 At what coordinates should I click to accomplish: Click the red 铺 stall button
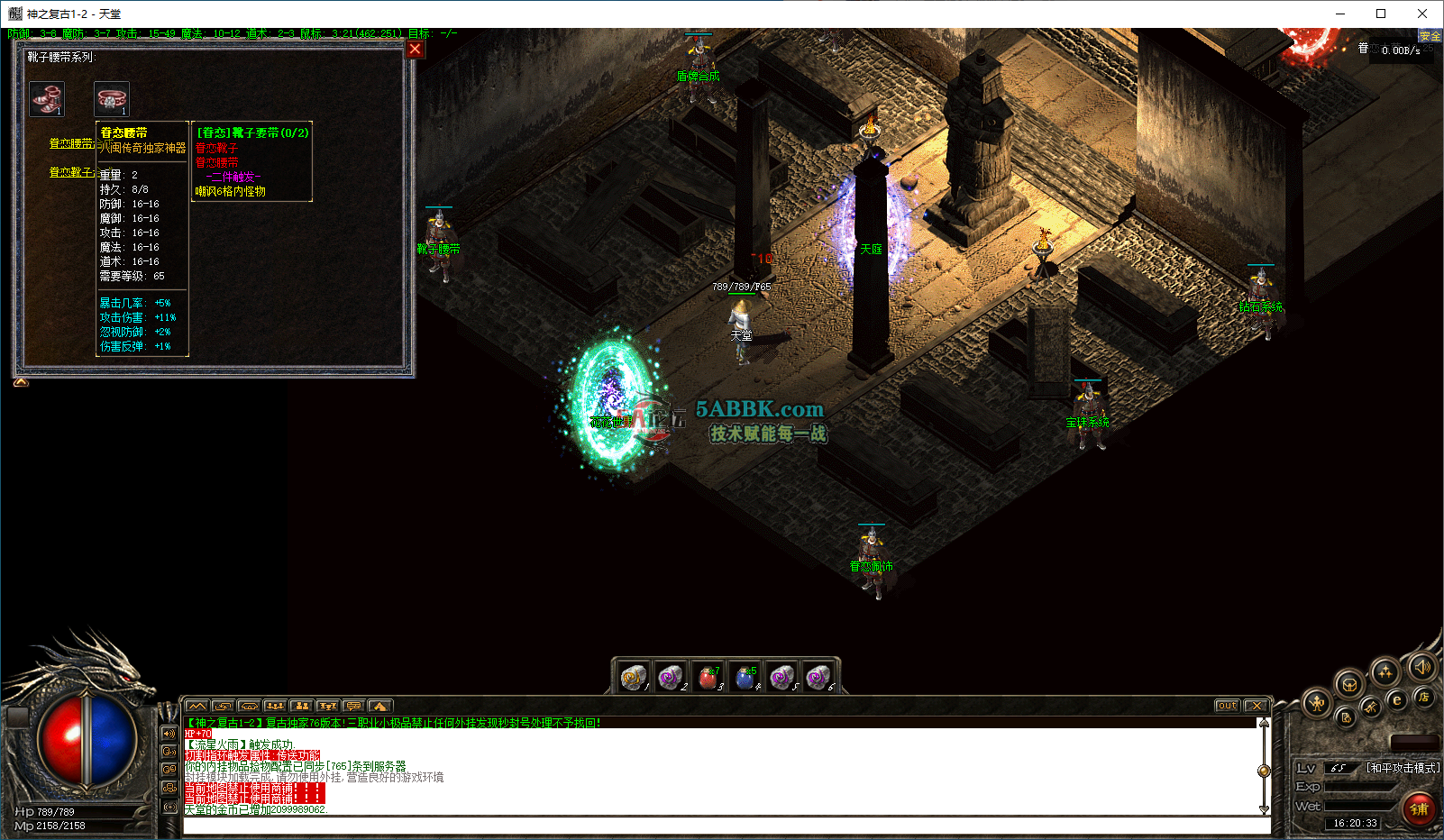(1419, 808)
